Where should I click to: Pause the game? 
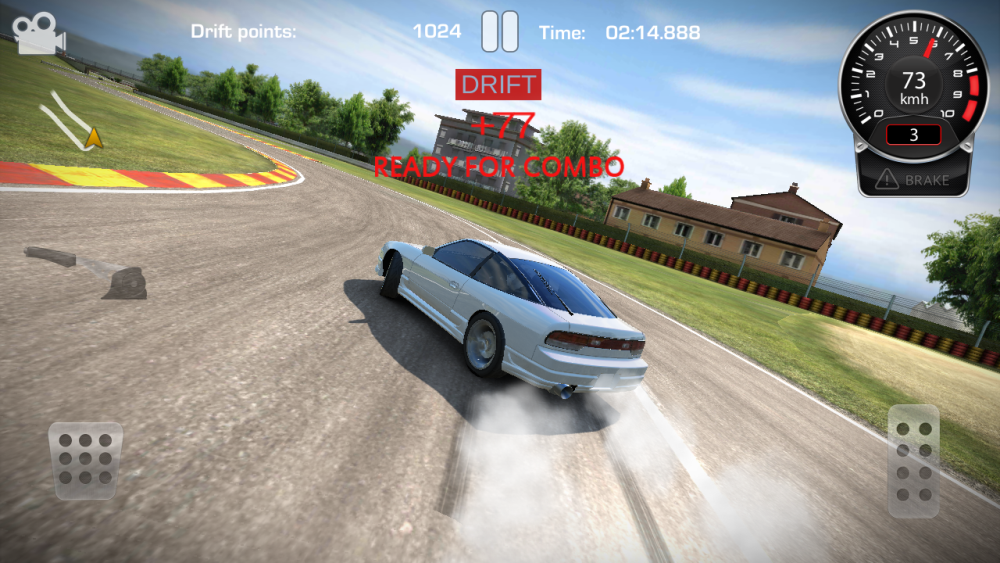[x=500, y=31]
